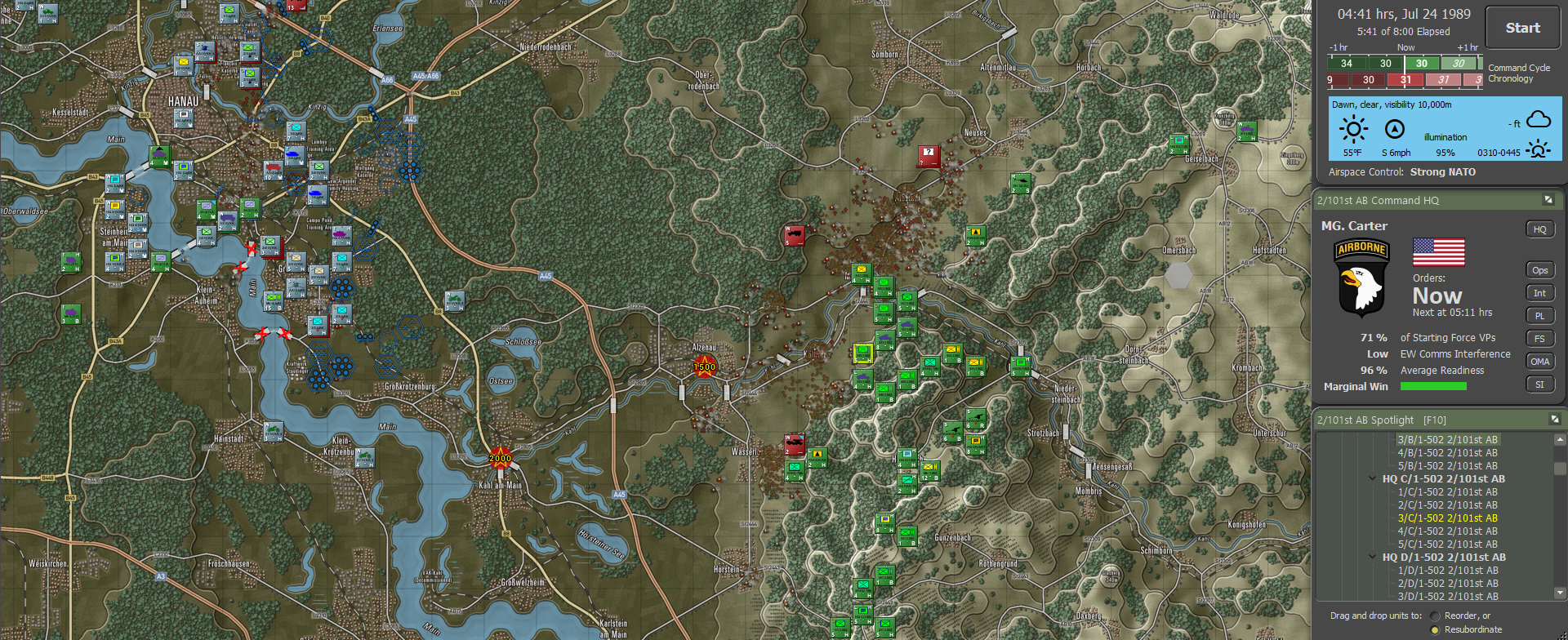The height and width of the screenshot is (640, 1568).
Task: Choose unit 1/D/1-502 in the list
Action: [x=1447, y=571]
